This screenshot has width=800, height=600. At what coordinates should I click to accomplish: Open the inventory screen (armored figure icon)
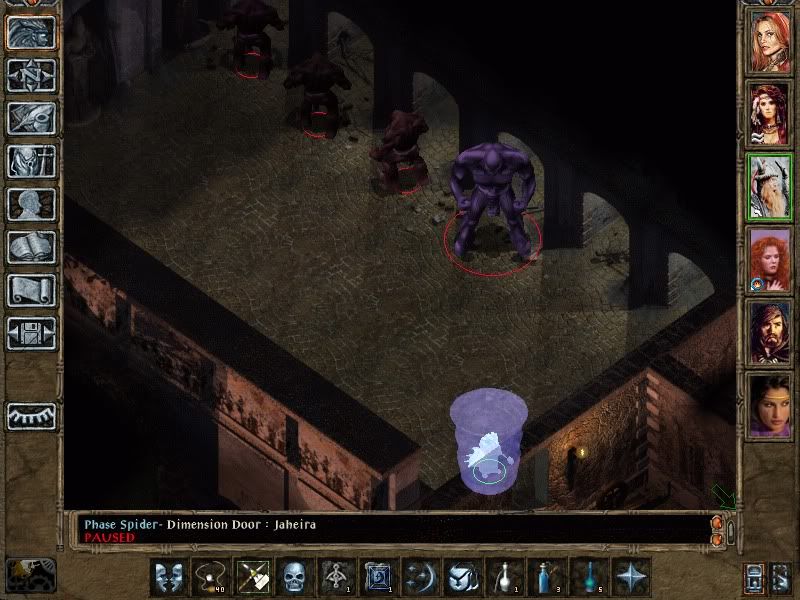pos(31,160)
